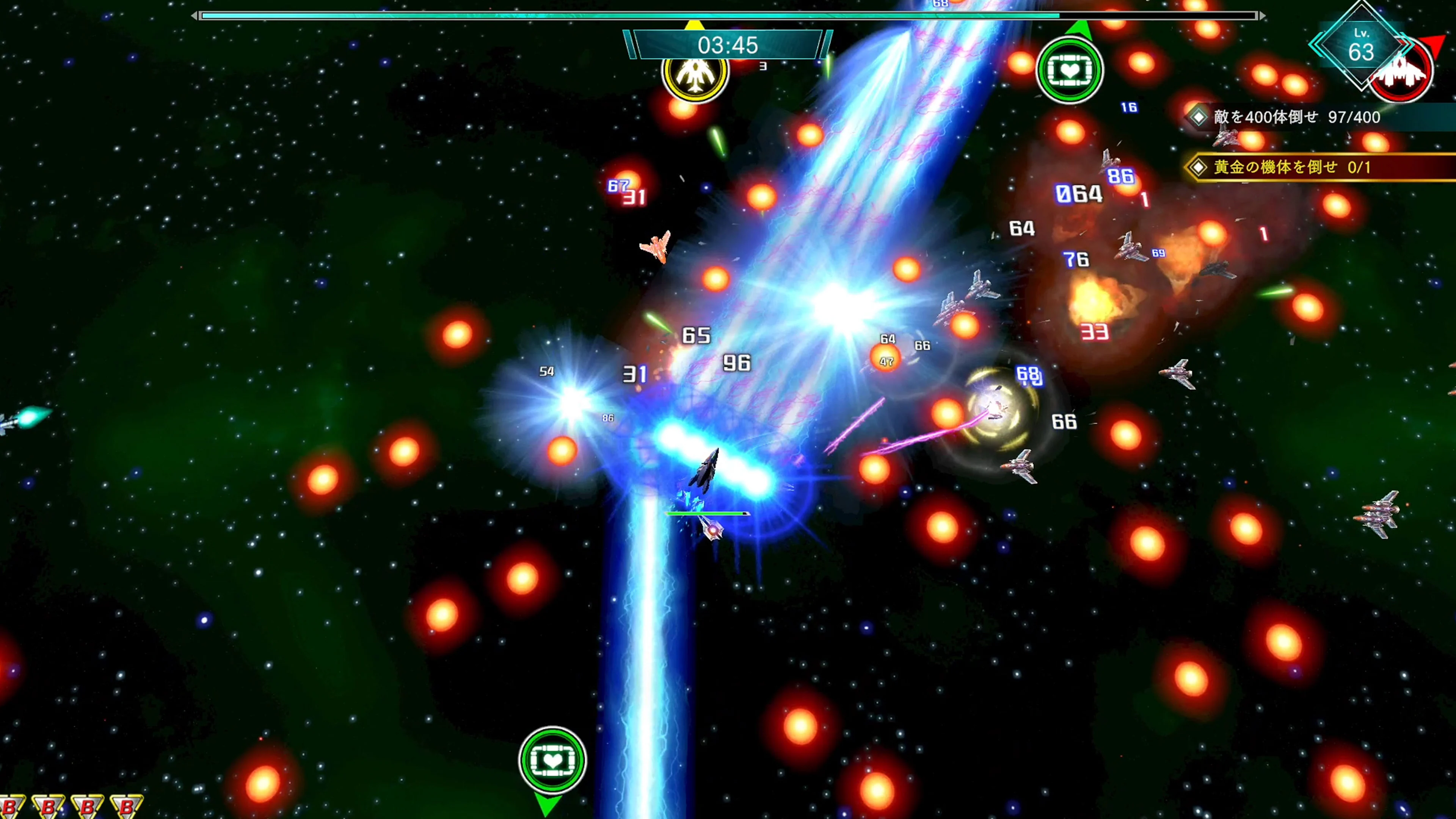Click the green heart marker with upward arrow
Screen dimensions: 1456x819
tap(1069, 70)
